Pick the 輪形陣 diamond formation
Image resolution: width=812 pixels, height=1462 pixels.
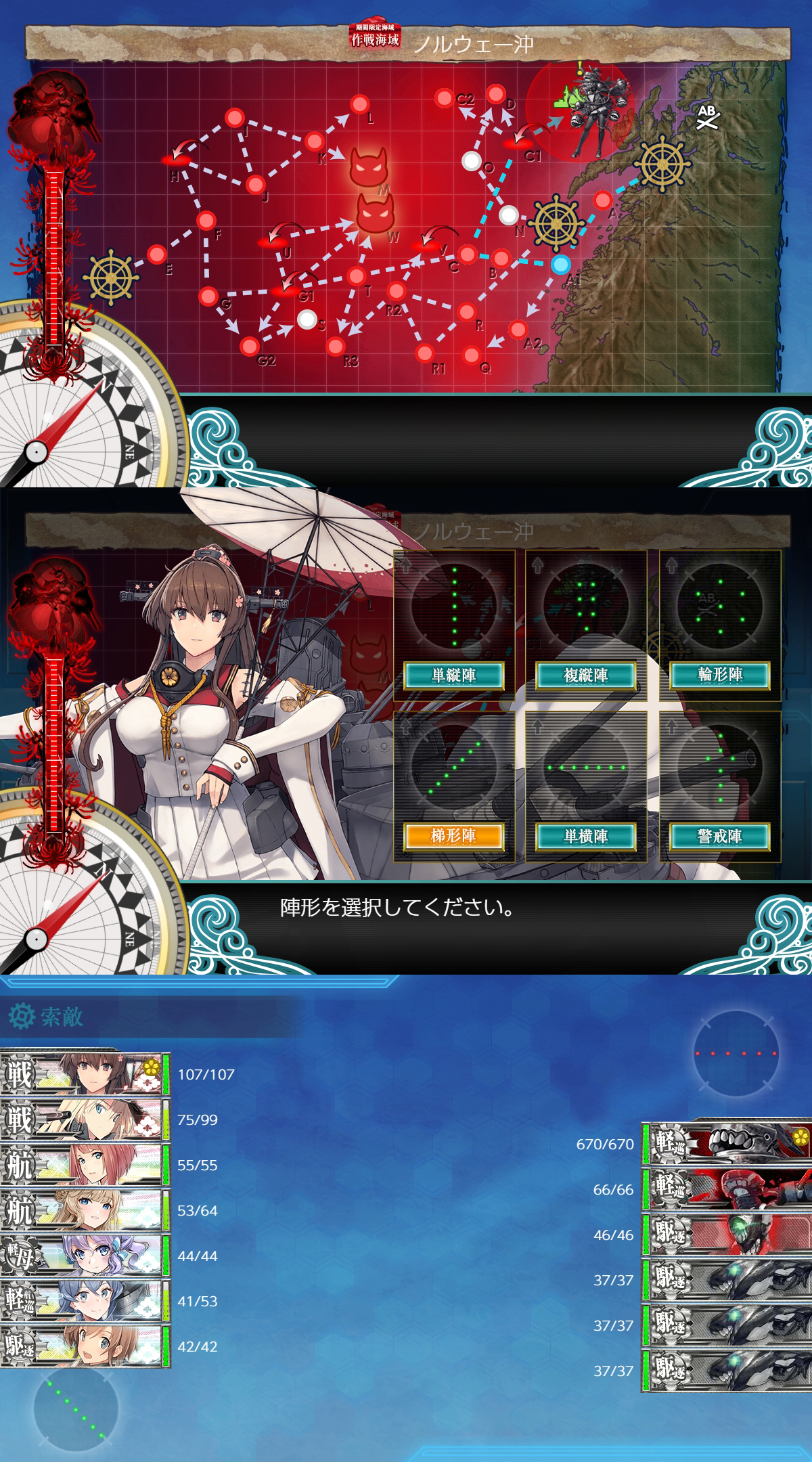[720, 675]
